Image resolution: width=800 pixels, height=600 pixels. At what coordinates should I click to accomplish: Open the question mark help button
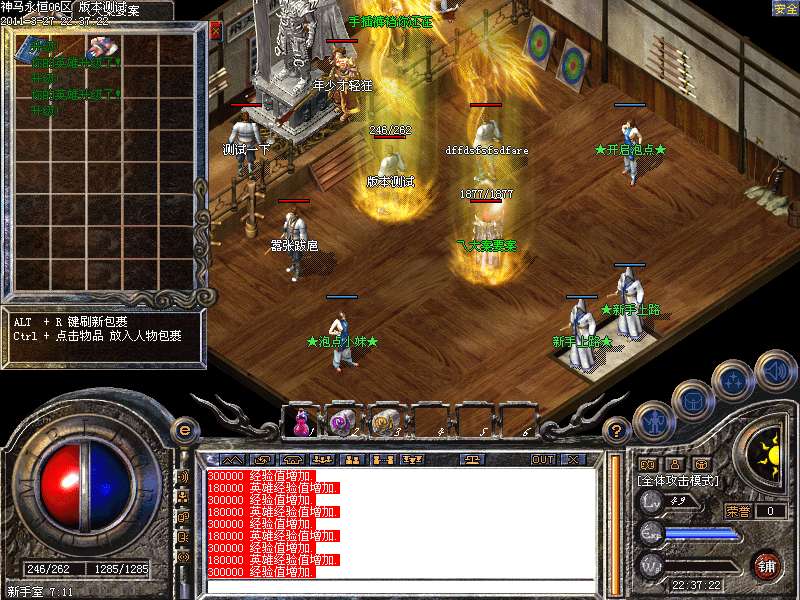tap(618, 431)
